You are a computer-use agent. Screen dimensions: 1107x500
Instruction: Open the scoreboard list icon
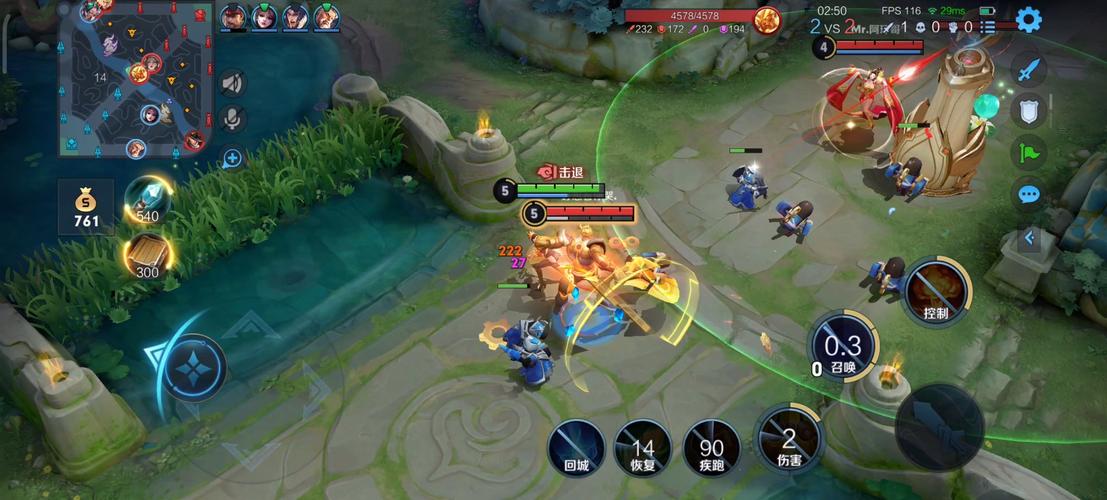pos(988,27)
